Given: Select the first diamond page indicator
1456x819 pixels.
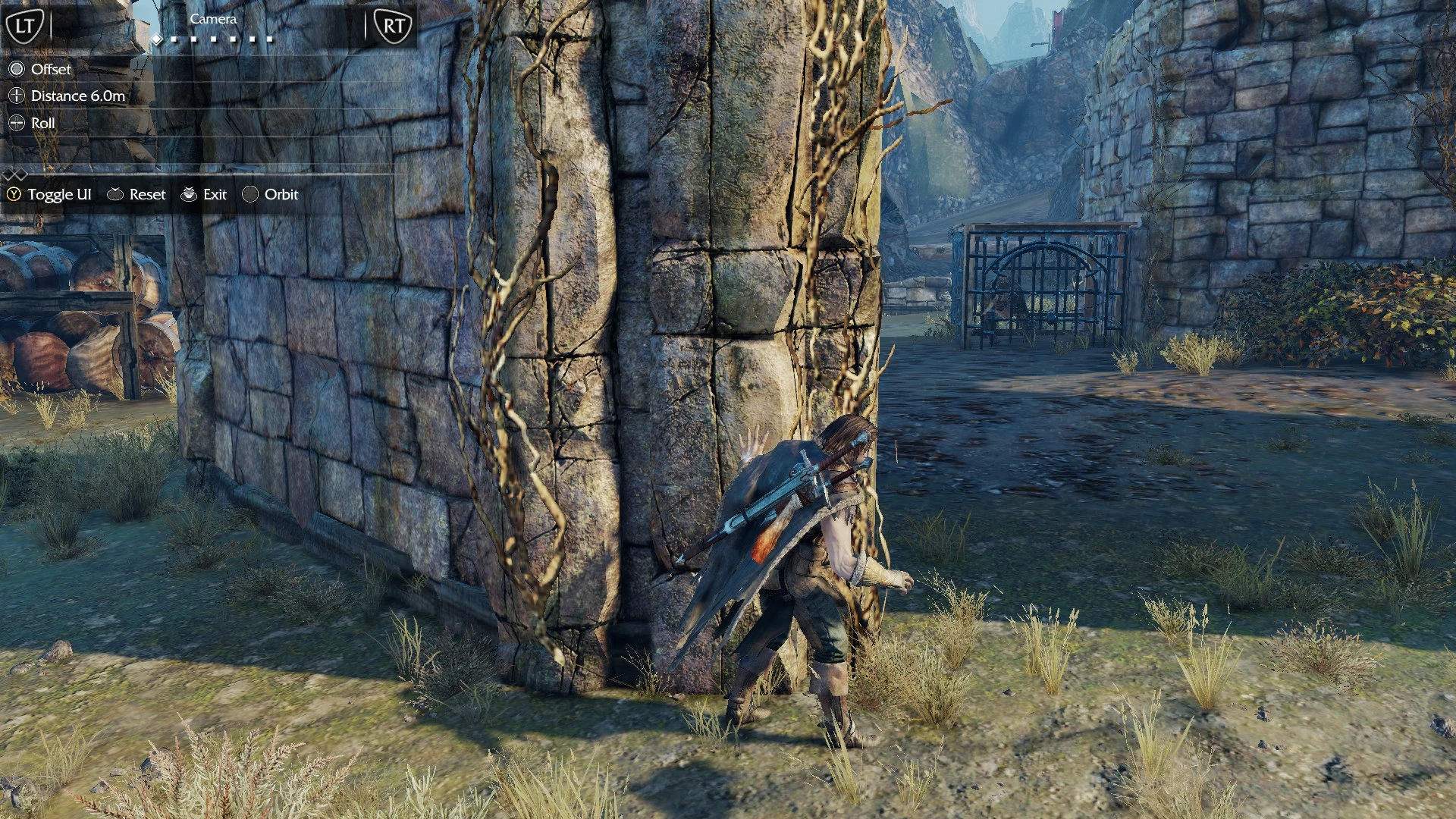Looking at the screenshot, I should 157,40.
